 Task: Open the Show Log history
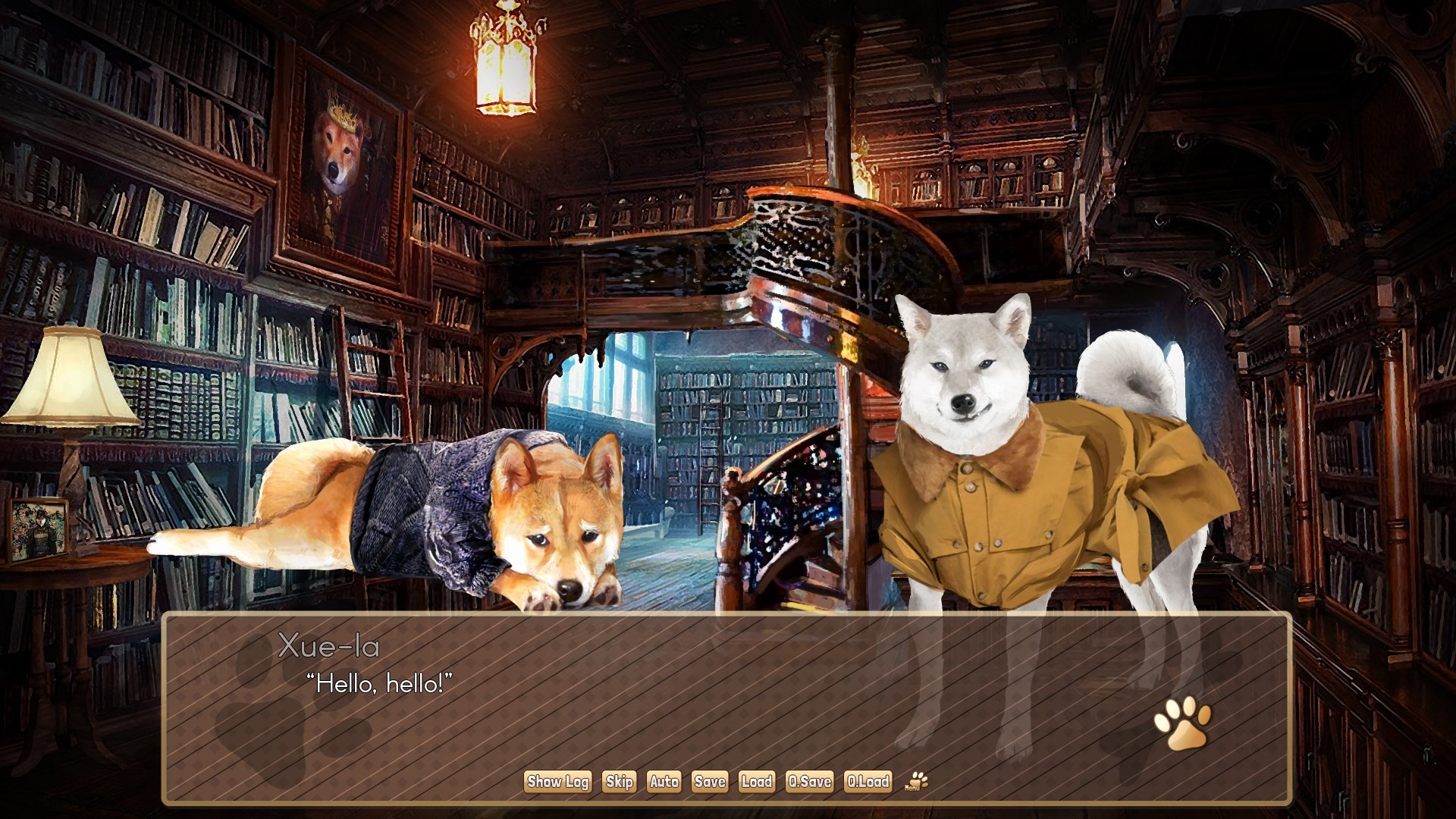pyautogui.click(x=557, y=782)
